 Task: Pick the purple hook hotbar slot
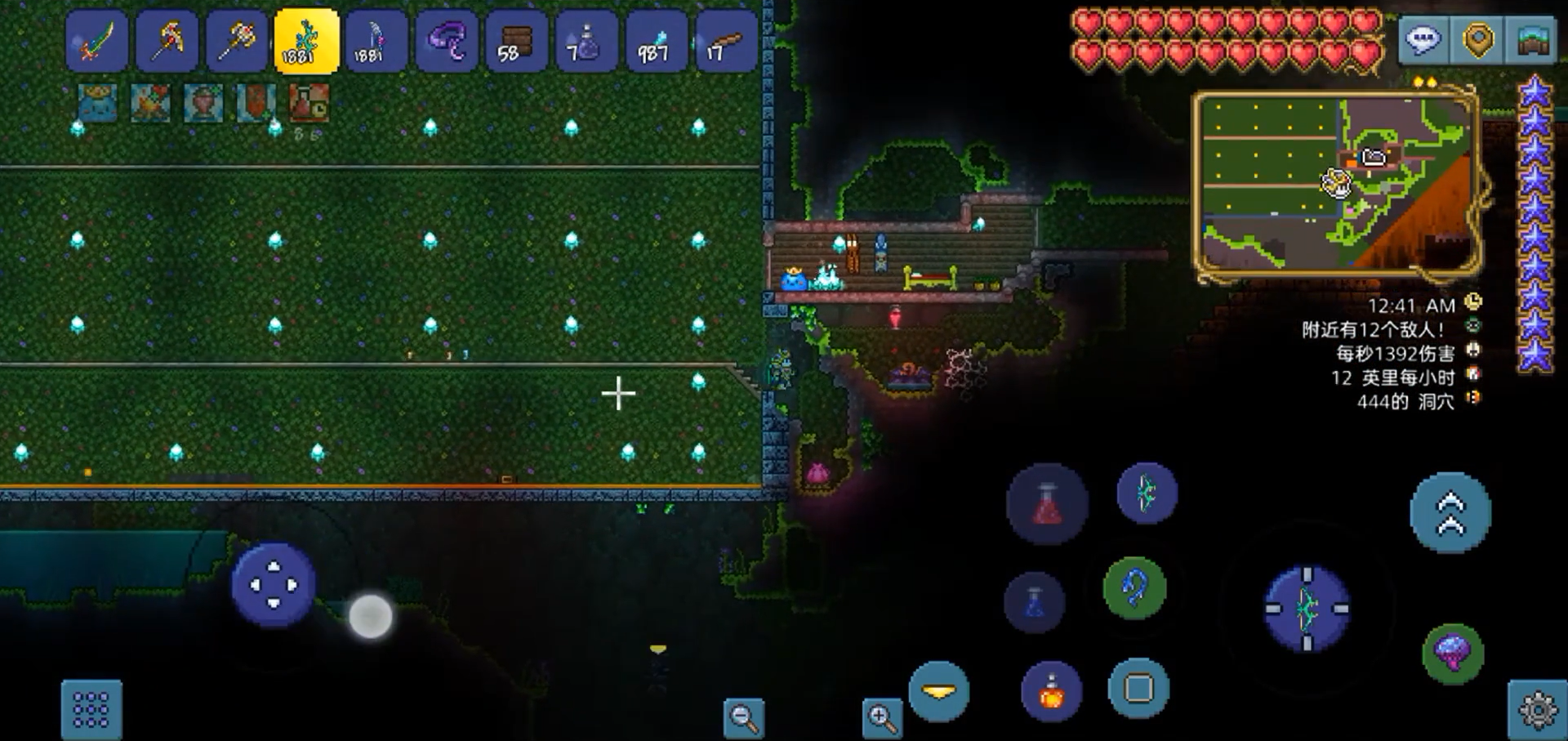point(447,42)
